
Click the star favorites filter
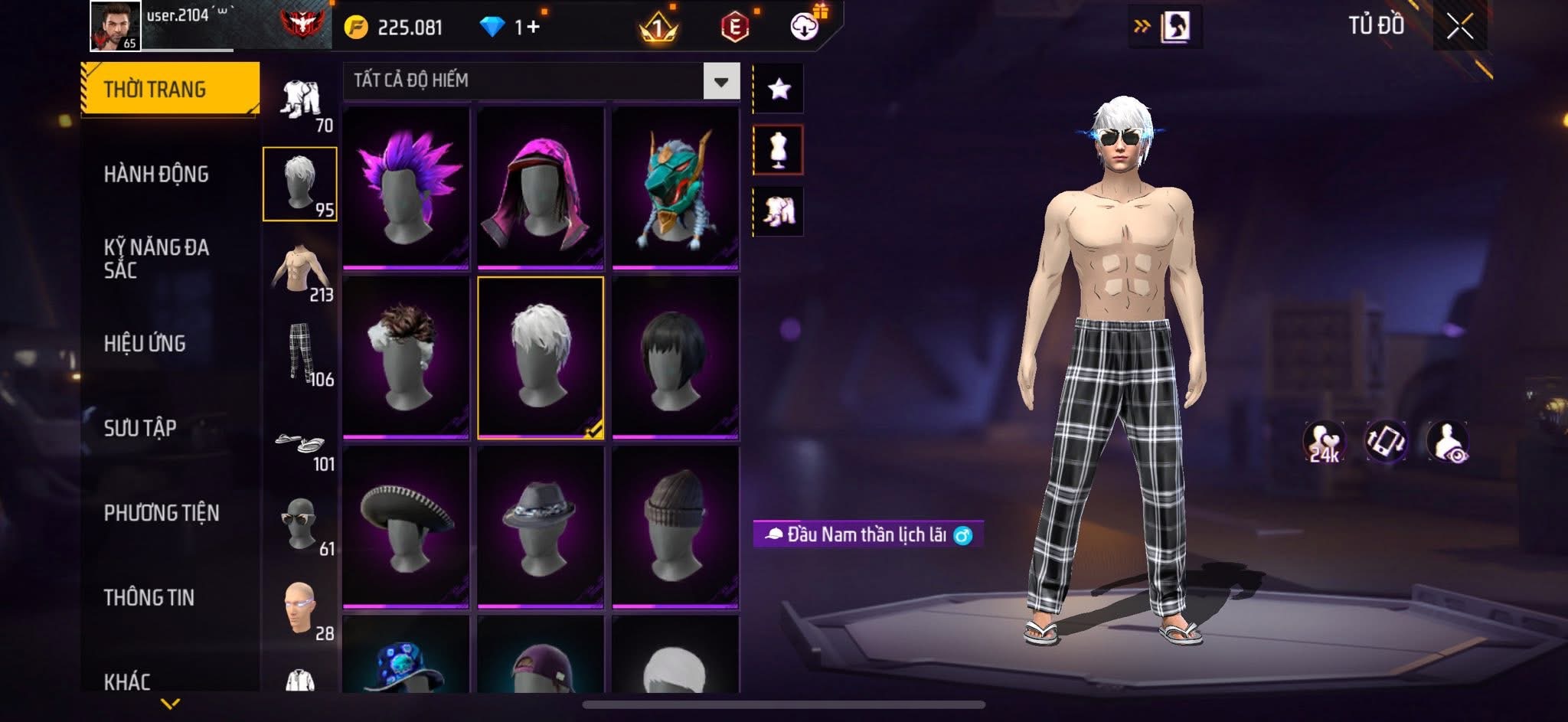(x=779, y=90)
